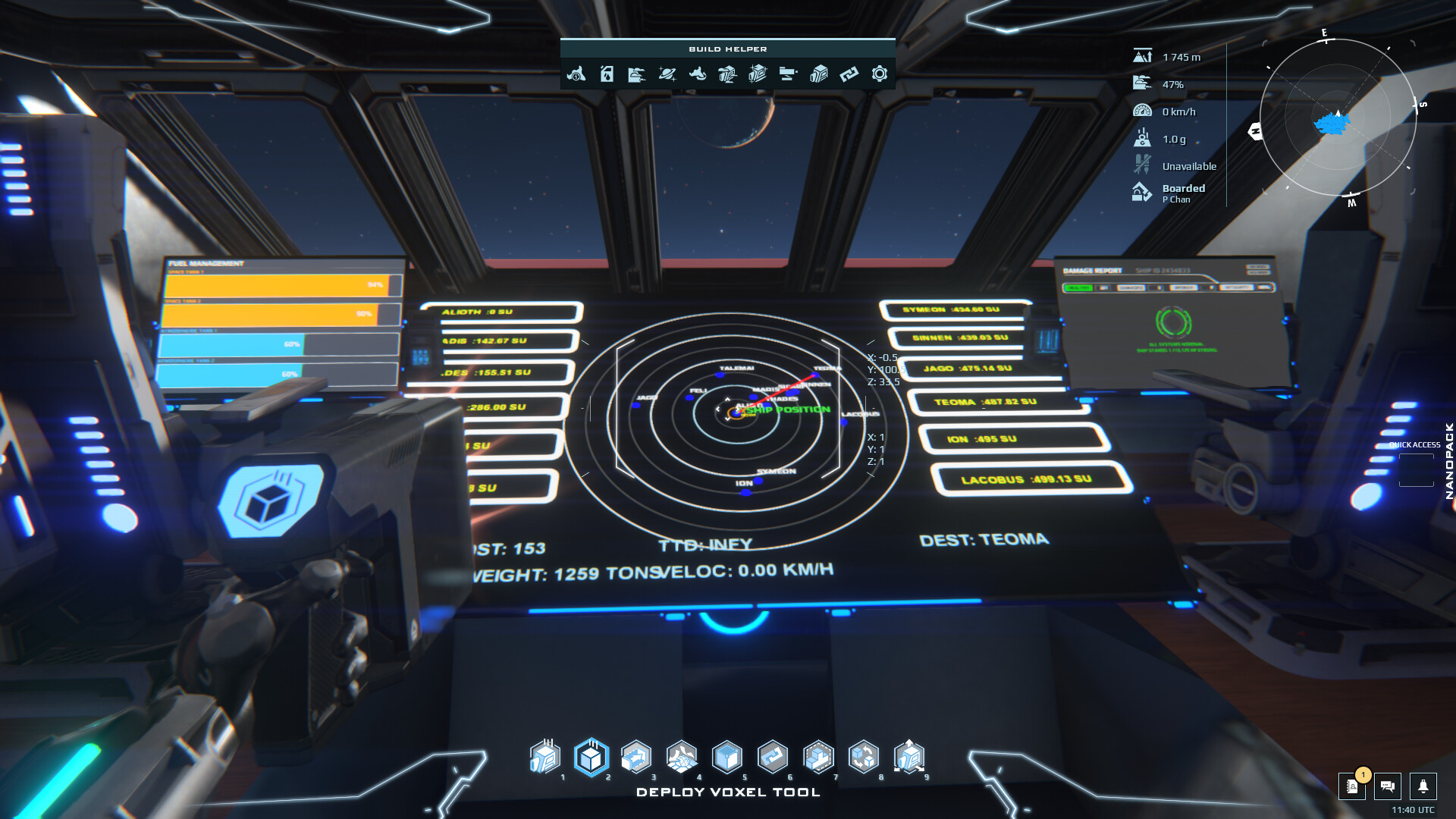Select the link icon in Build Helper
The width and height of the screenshot is (1456, 819).
pos(848,74)
